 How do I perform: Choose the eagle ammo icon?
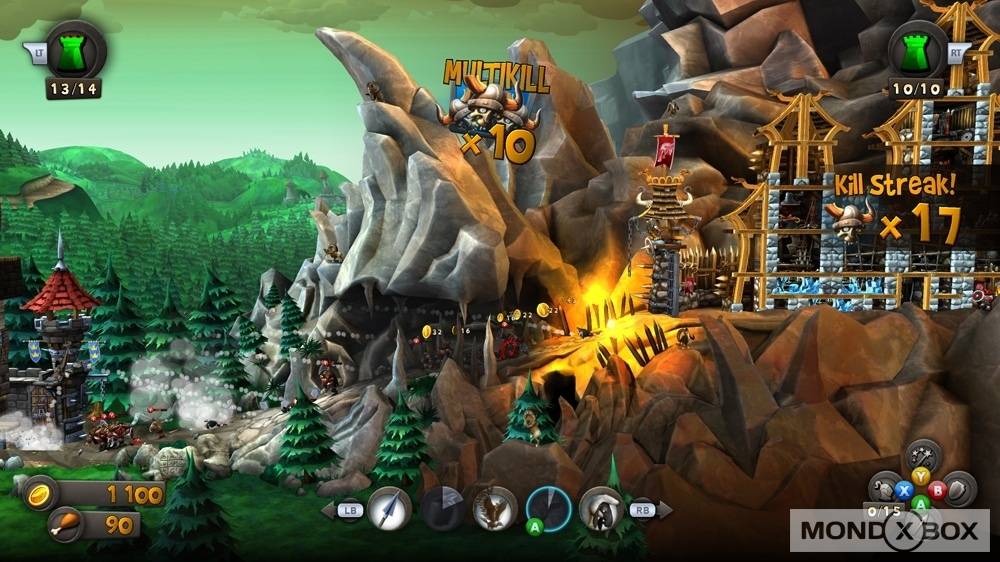click(494, 508)
